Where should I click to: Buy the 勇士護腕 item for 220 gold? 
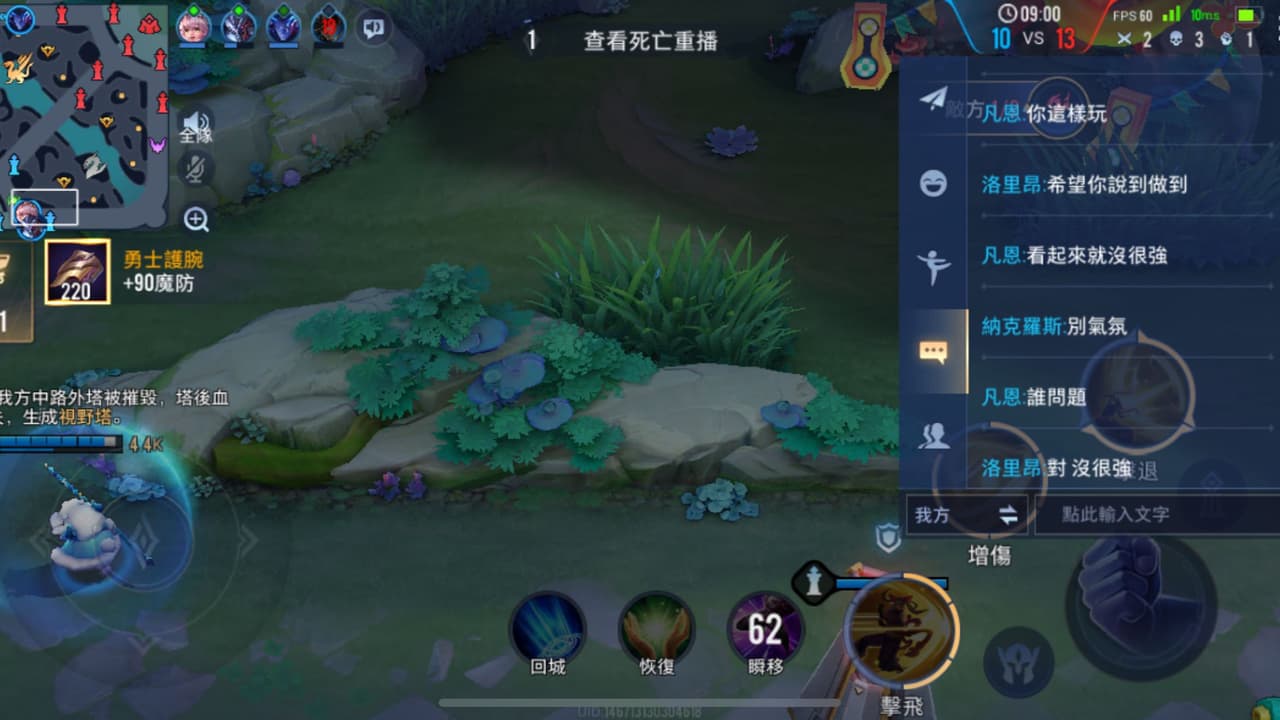point(76,271)
